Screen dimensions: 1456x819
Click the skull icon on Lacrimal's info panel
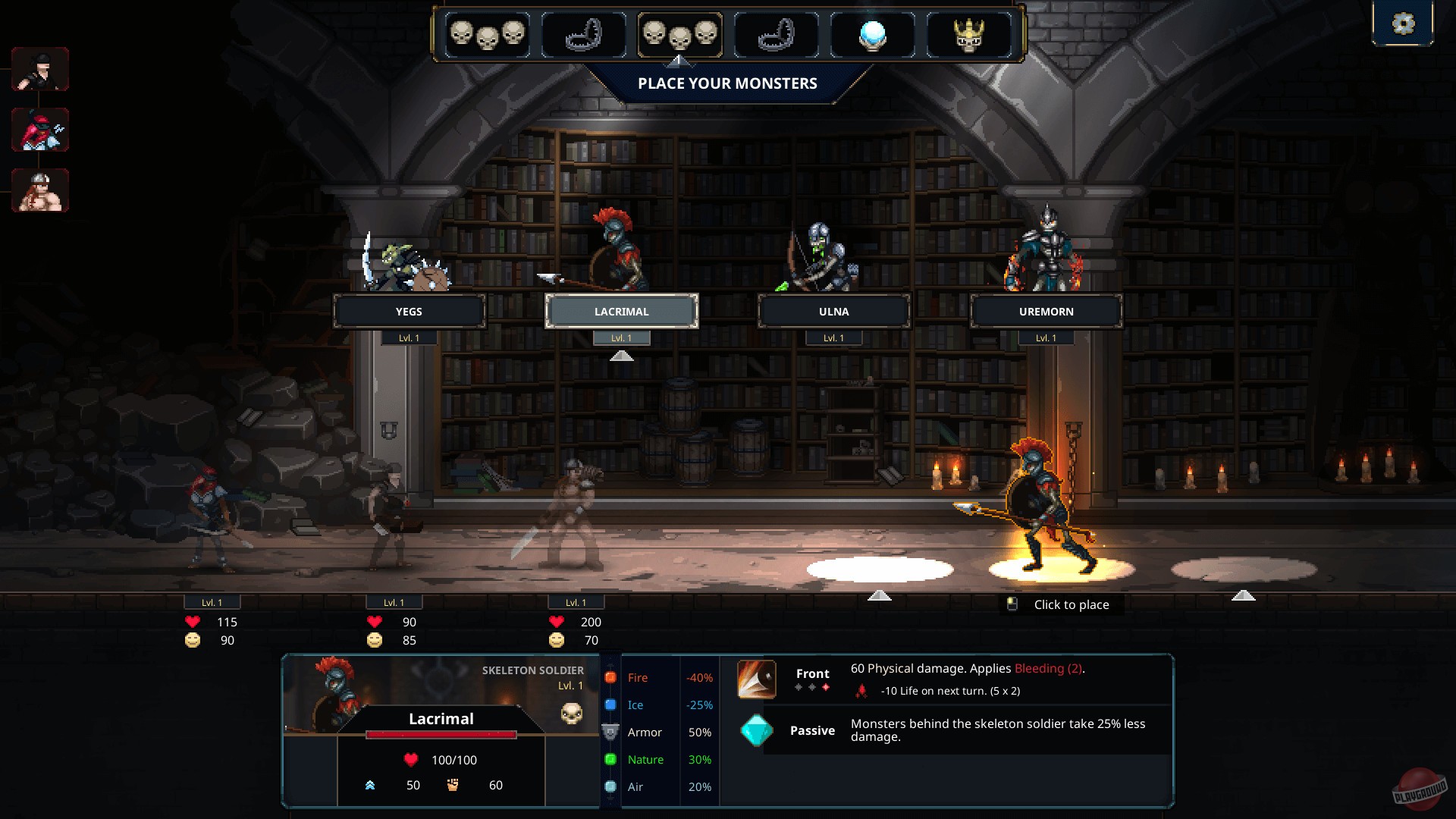572,714
